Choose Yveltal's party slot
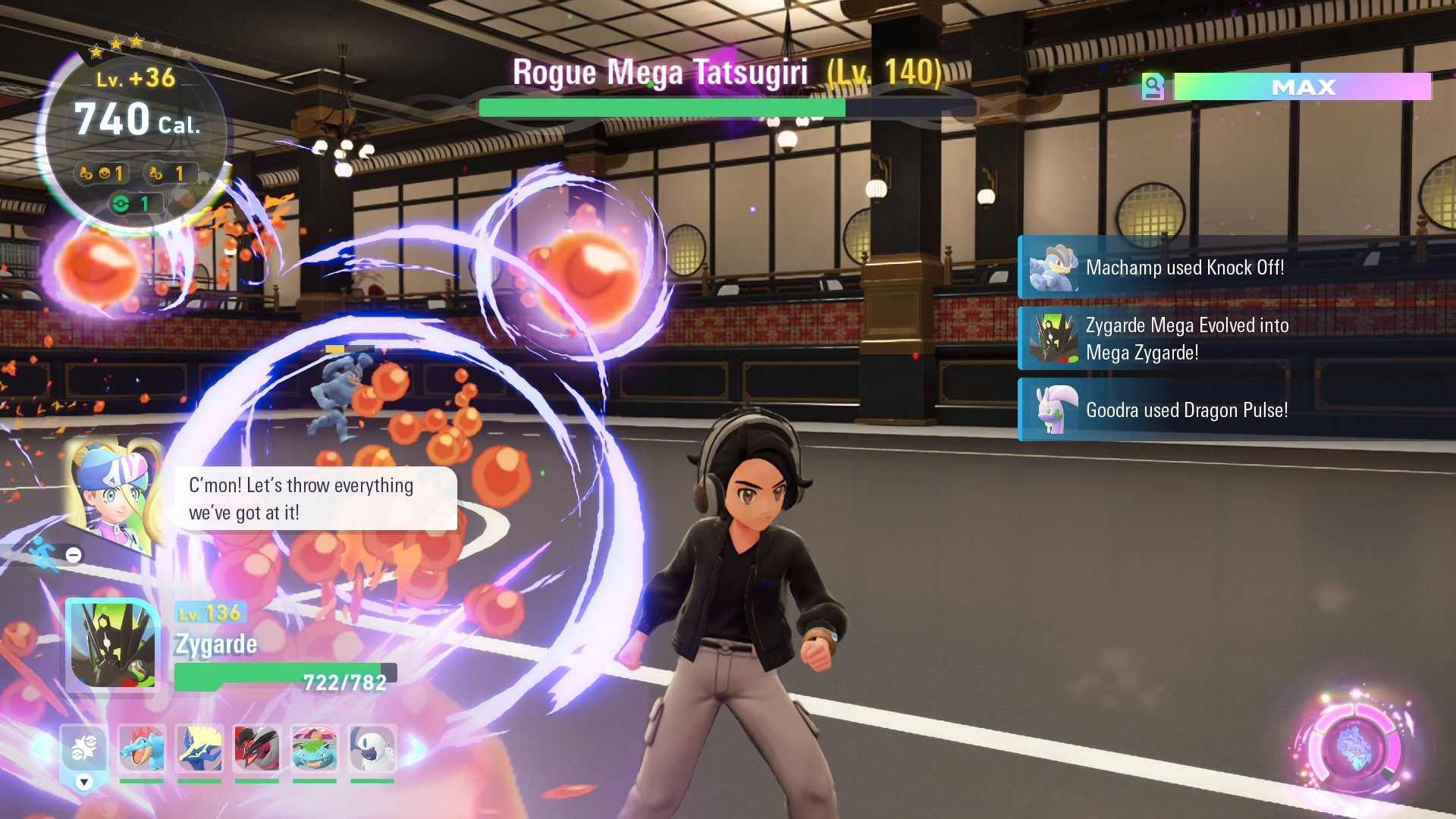 tap(257, 748)
